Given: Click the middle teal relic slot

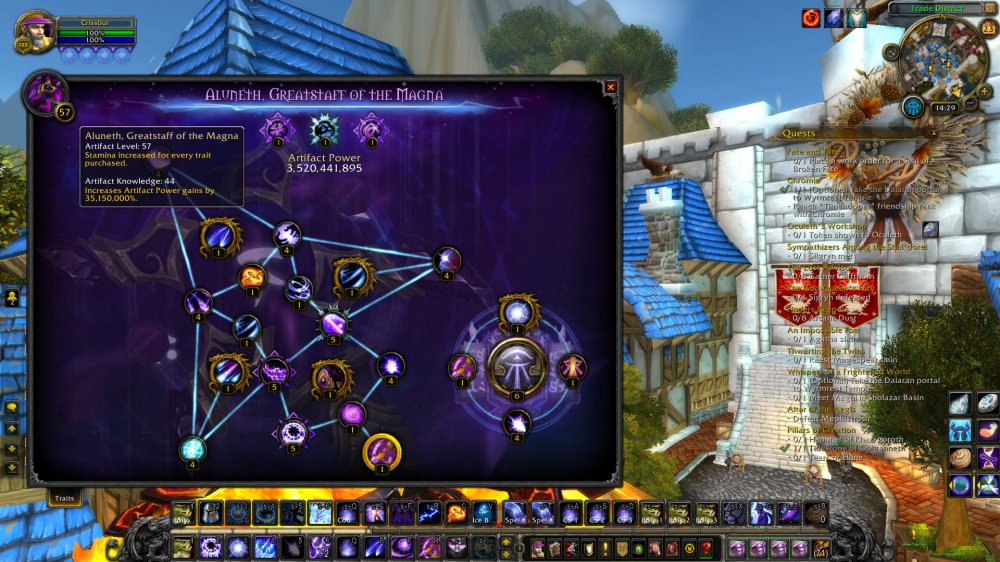Looking at the screenshot, I should [x=323, y=130].
